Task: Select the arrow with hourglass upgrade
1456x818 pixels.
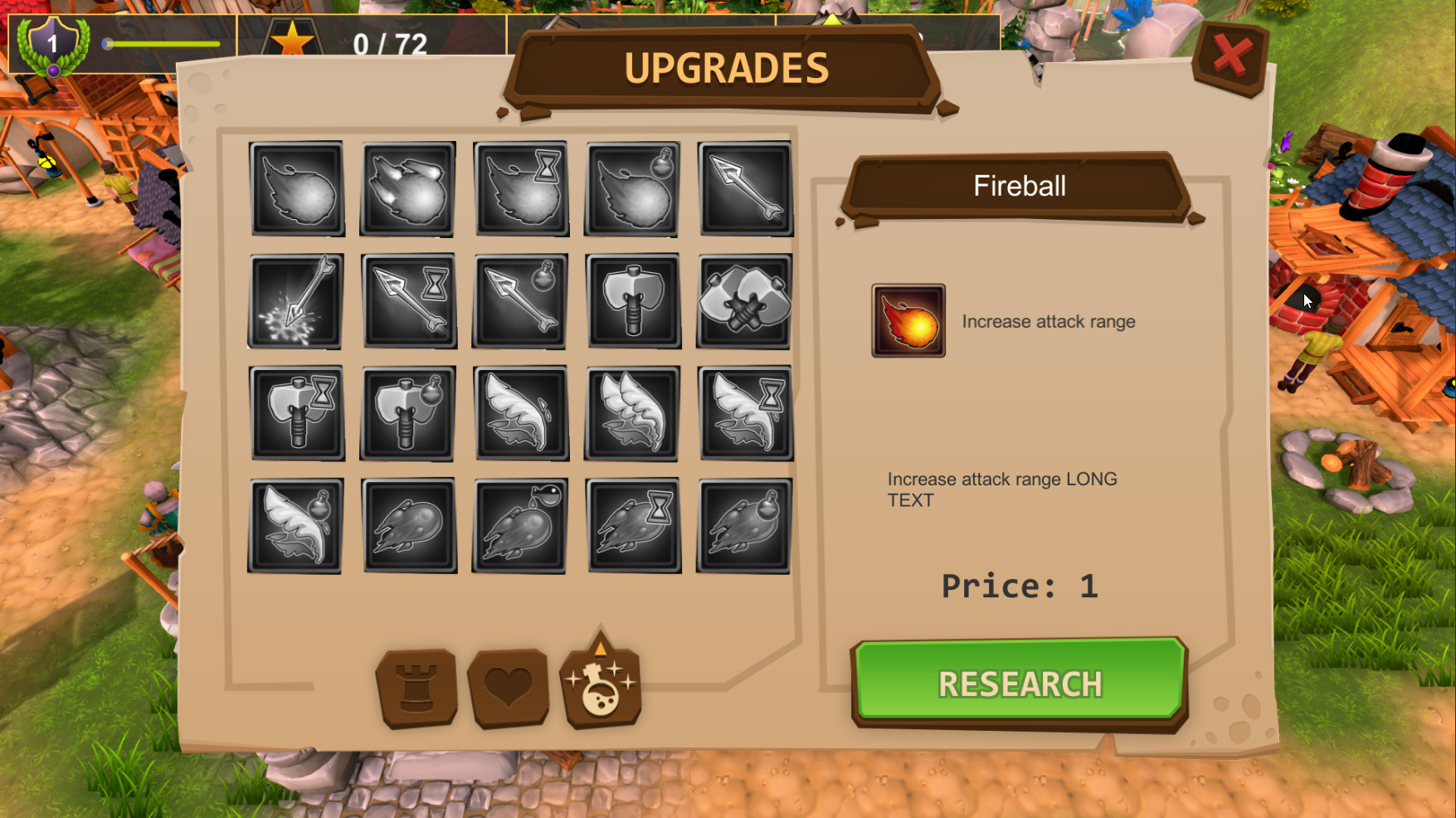Action: click(409, 300)
